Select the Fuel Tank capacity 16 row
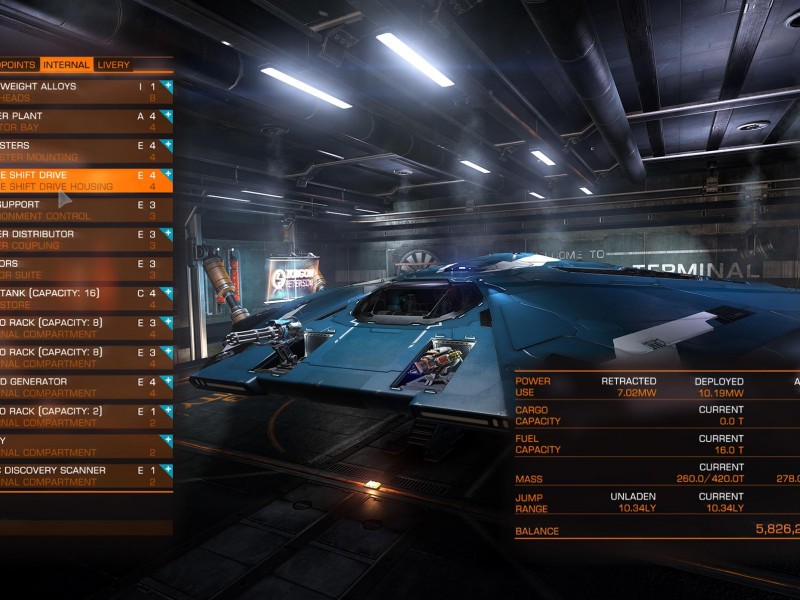The image size is (800, 600). [80, 298]
